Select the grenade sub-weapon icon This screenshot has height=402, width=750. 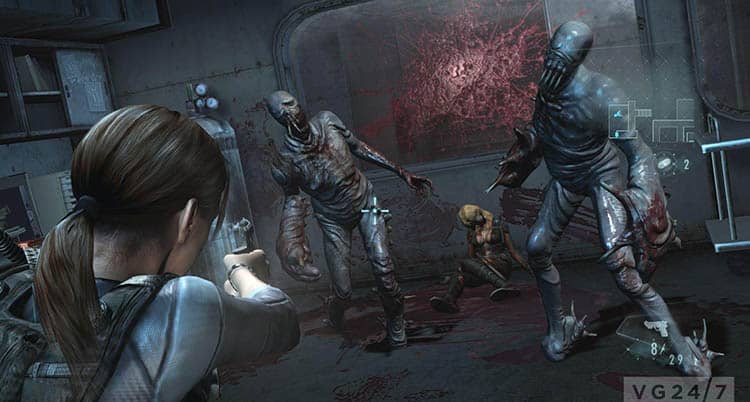664,164
